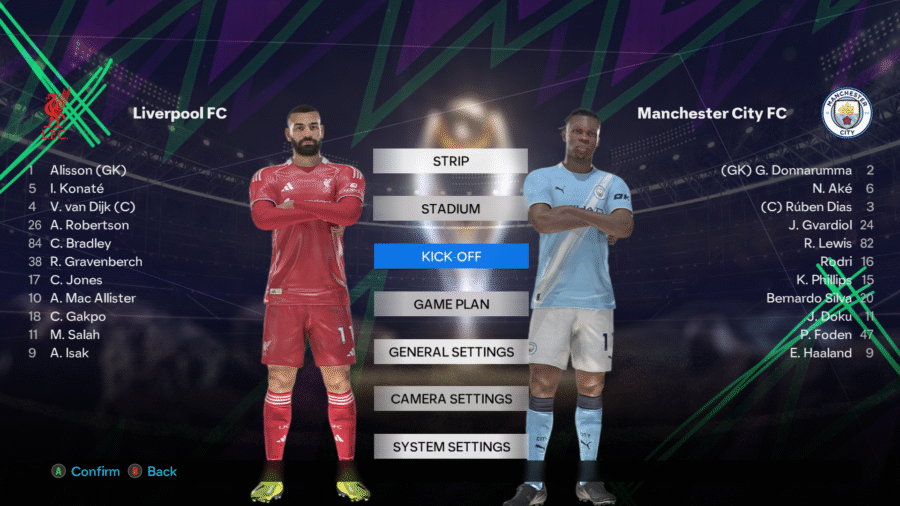Open System Settings
The image size is (900, 506).
click(x=450, y=447)
